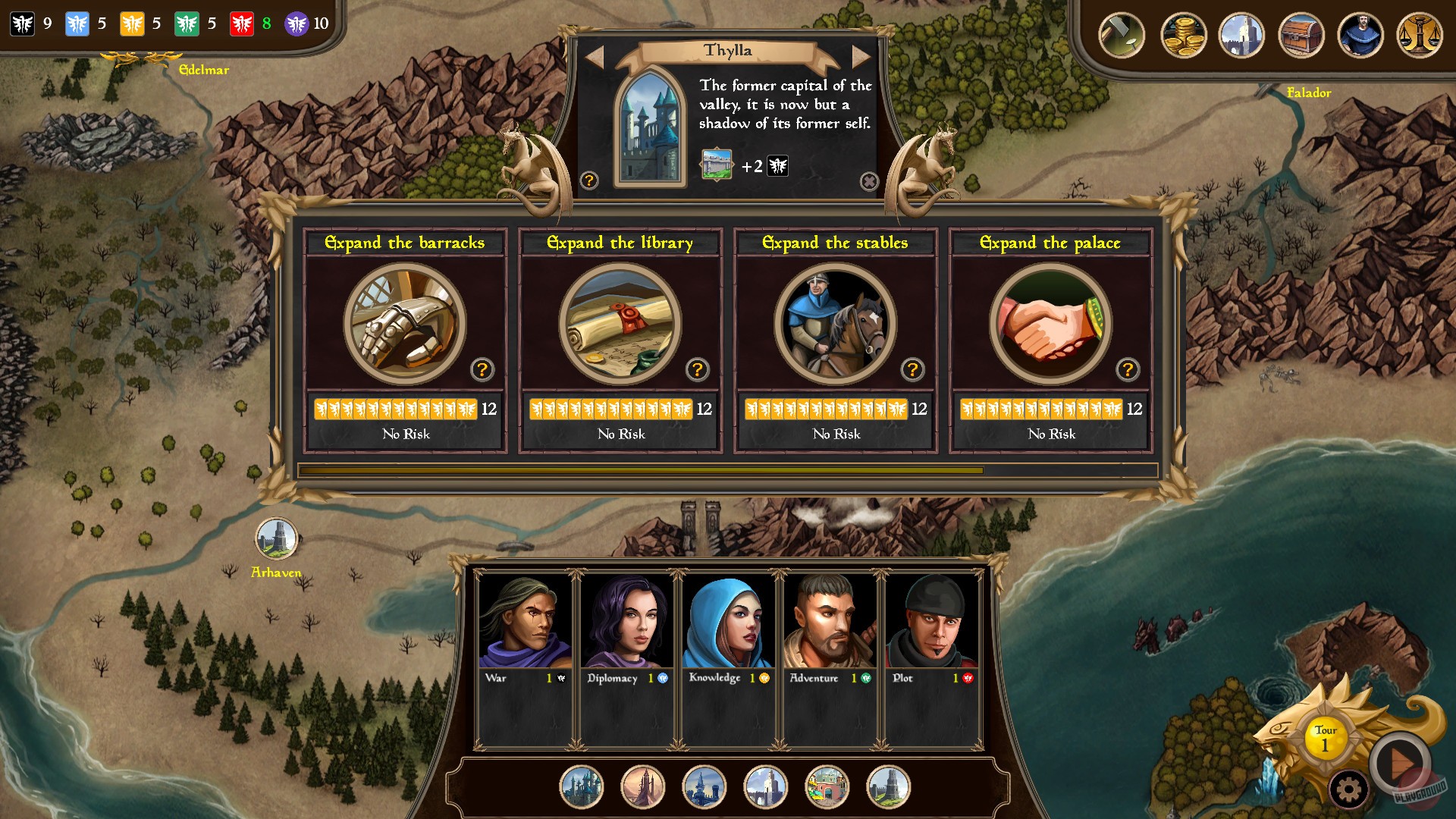Go to the previous city with left arrow
The width and height of the screenshot is (1456, 819).
594,55
